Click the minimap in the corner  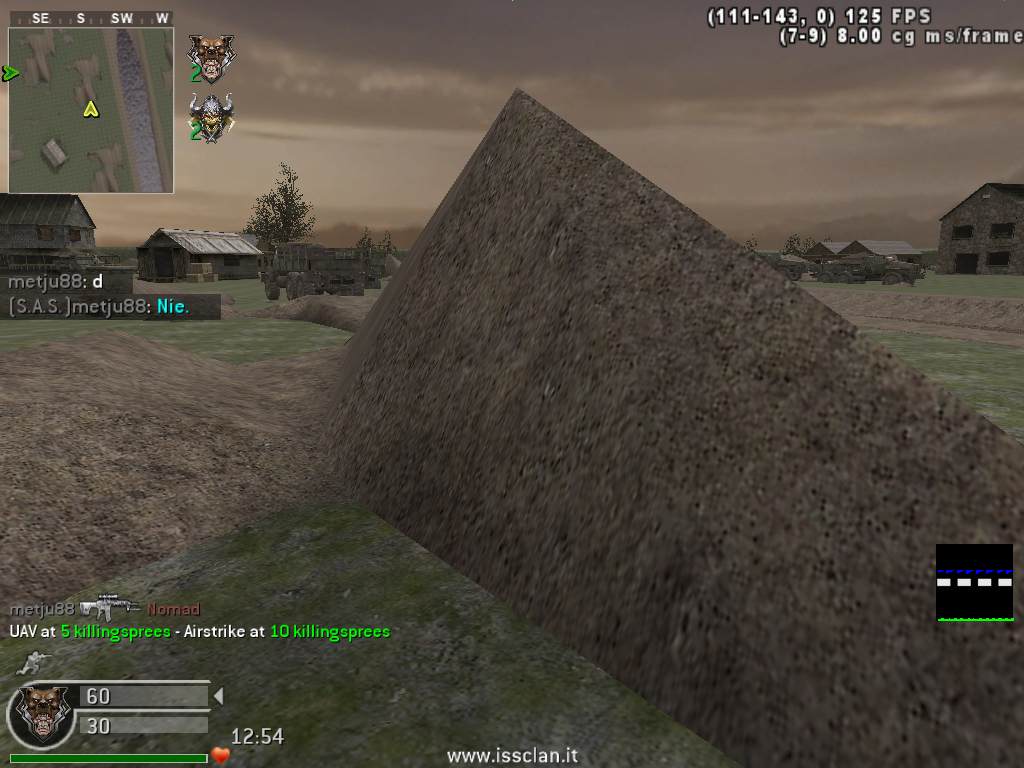tap(91, 110)
